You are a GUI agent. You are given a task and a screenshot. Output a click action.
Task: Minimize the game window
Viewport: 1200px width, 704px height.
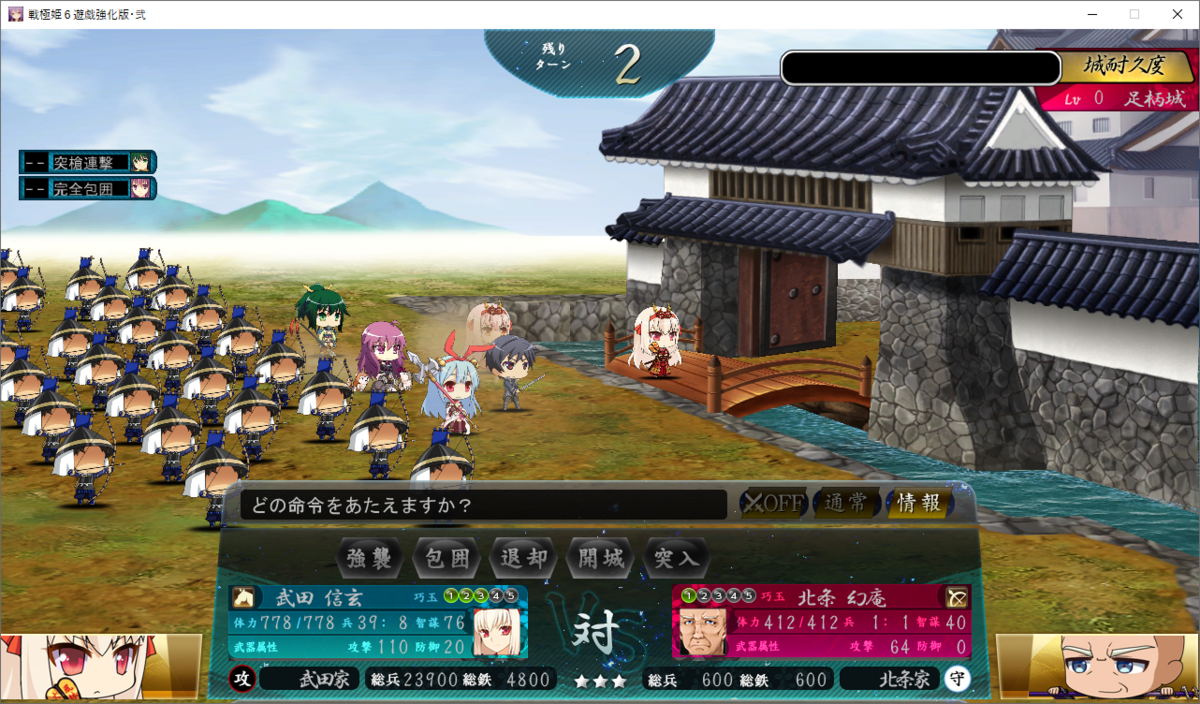coord(1086,14)
